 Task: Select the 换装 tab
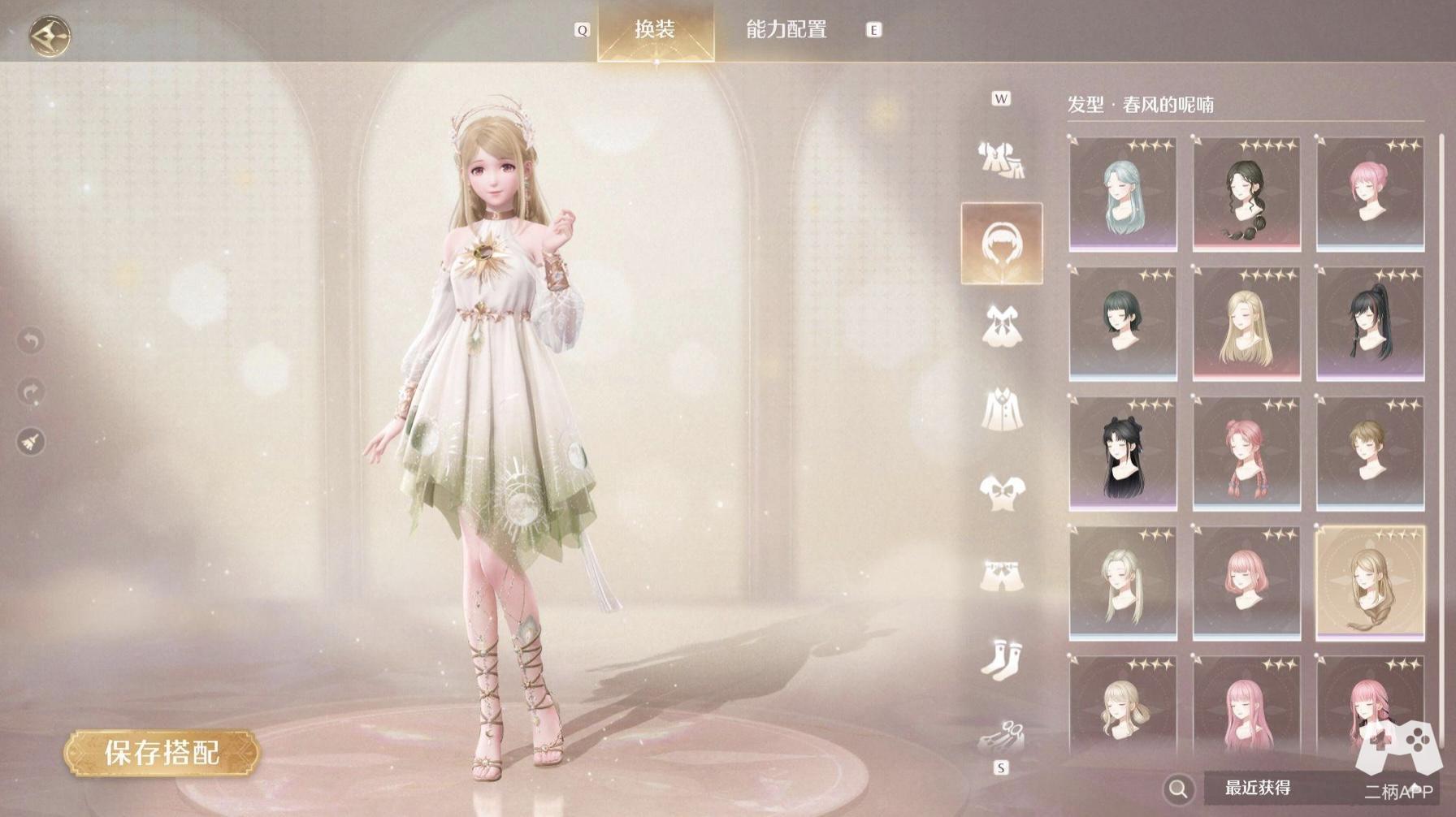click(655, 30)
